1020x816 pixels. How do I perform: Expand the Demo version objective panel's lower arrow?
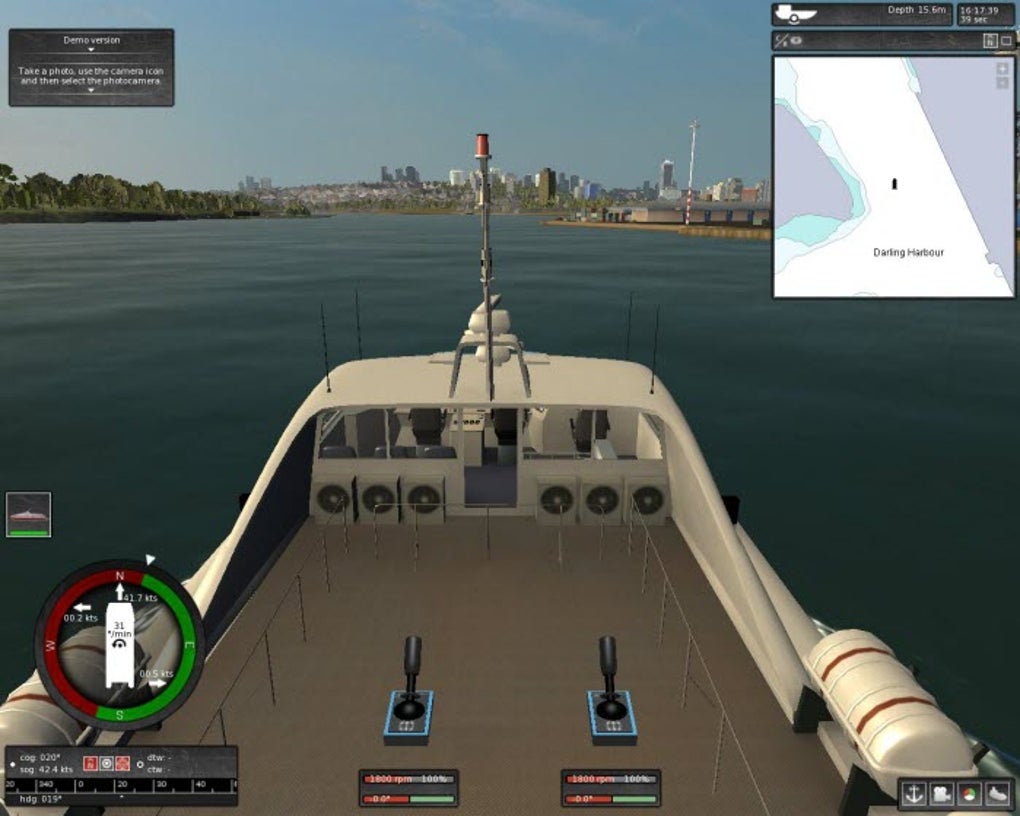[90, 91]
